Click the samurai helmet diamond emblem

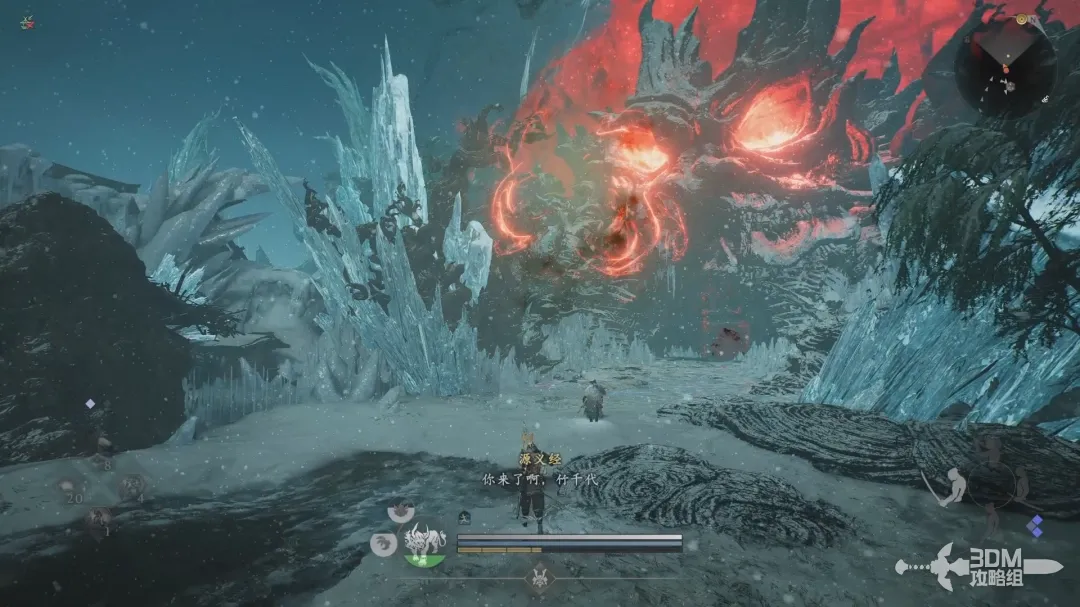point(541,577)
